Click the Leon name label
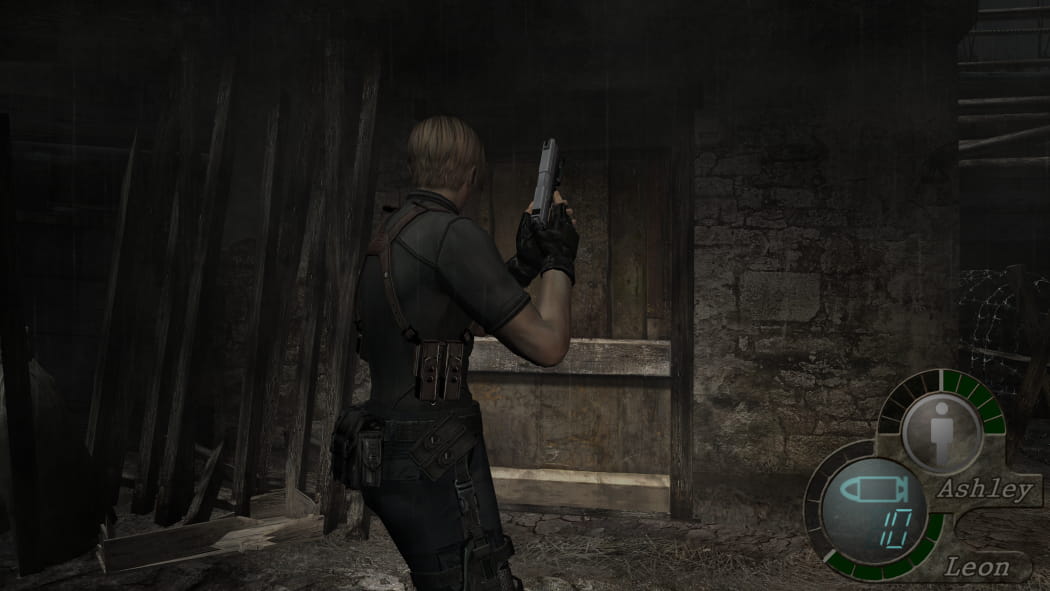This screenshot has width=1050, height=591. tap(977, 567)
